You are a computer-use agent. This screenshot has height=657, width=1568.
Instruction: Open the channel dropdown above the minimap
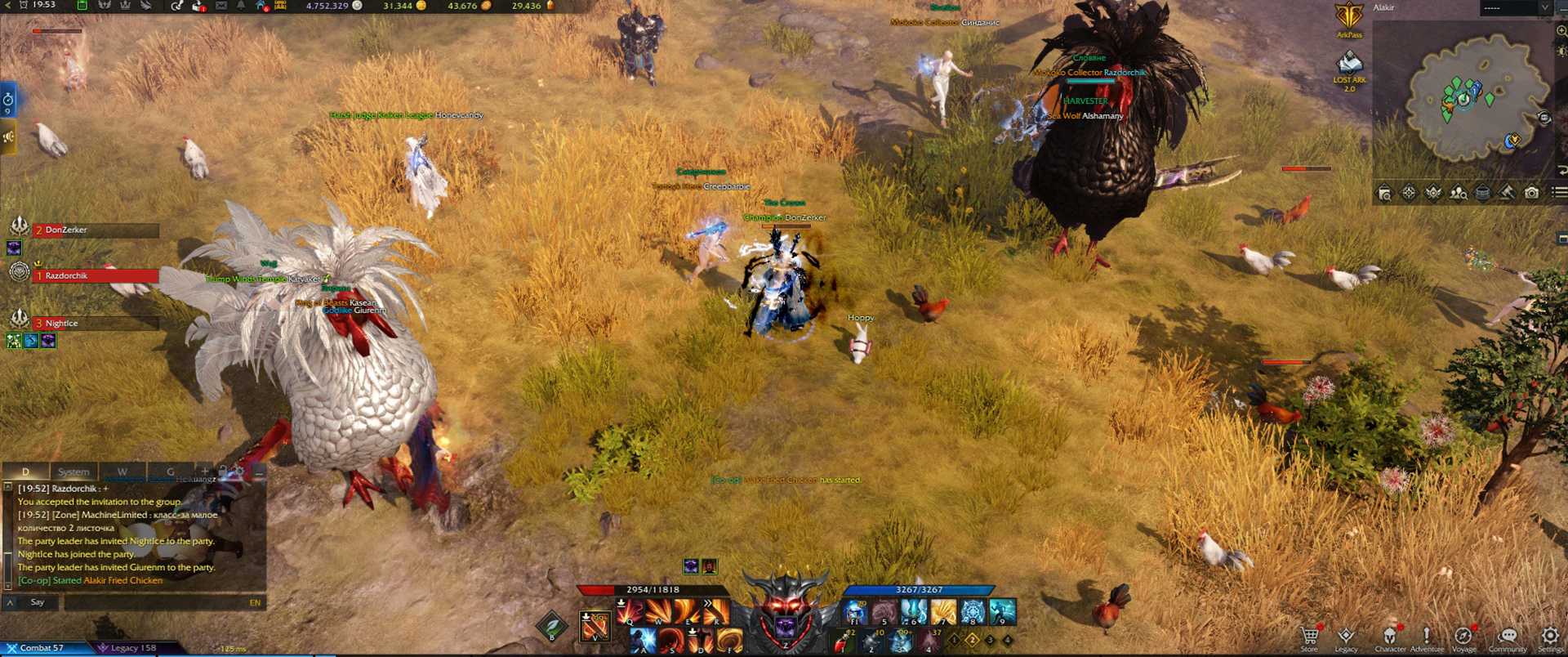[1516, 7]
